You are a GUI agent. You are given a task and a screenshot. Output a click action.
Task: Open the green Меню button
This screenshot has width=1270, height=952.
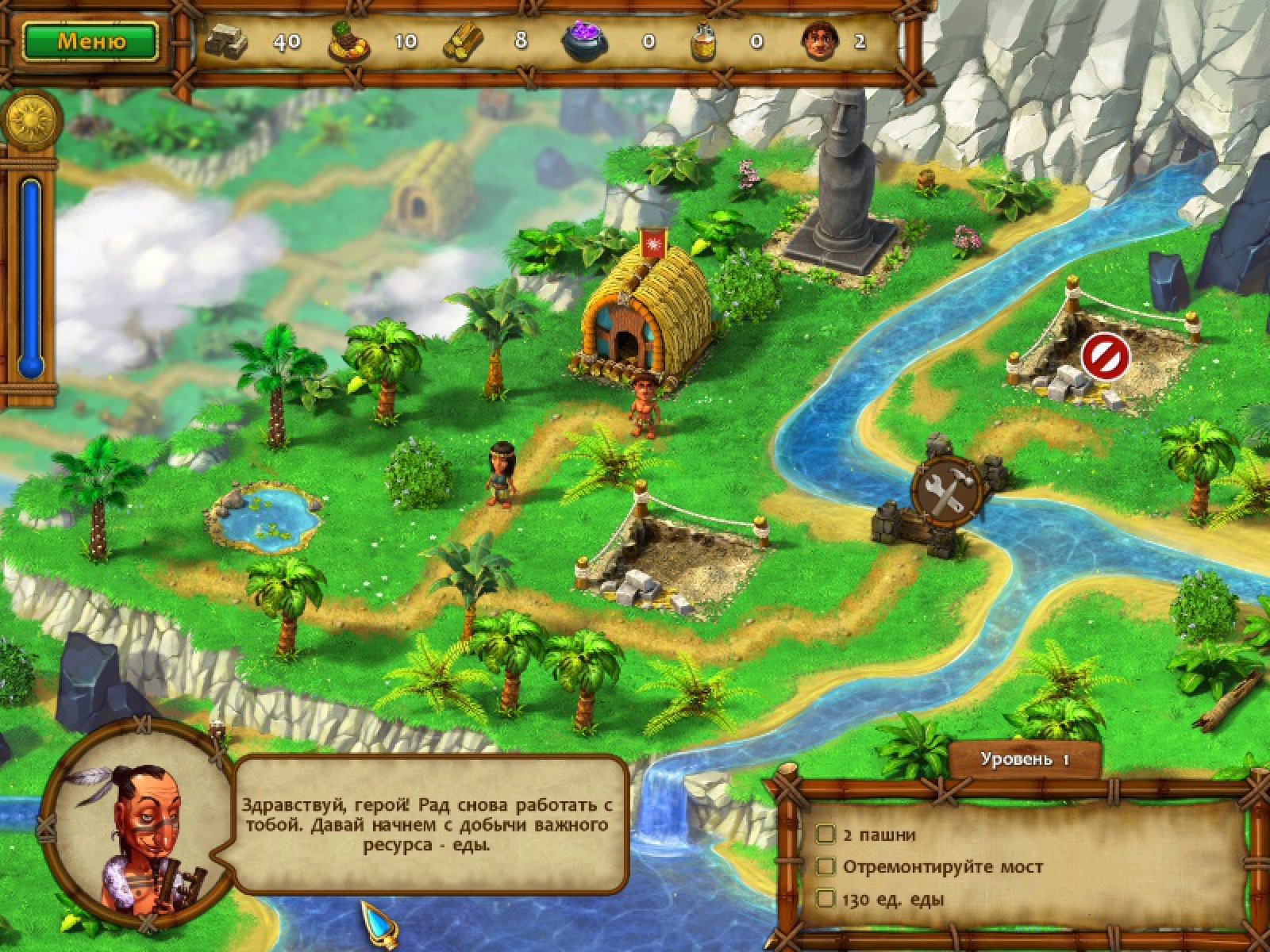click(x=90, y=41)
